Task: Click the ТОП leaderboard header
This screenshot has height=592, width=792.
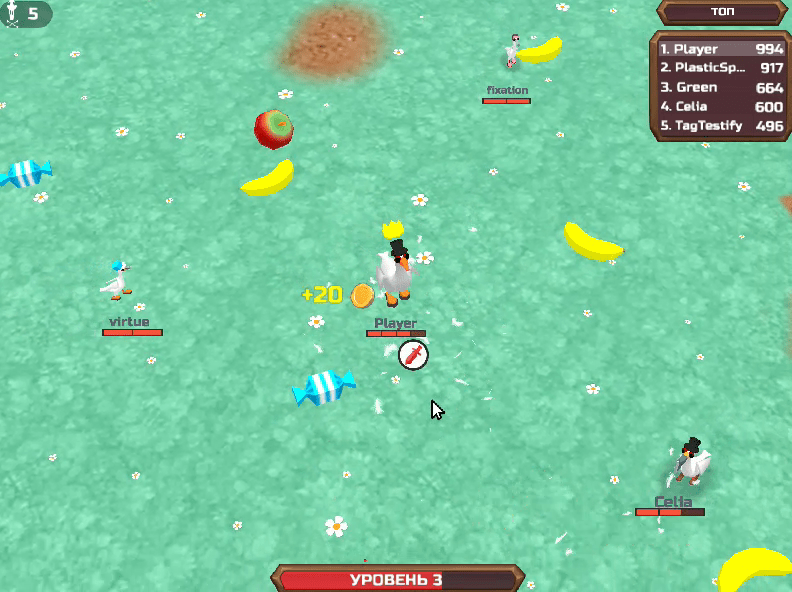Action: [720, 12]
